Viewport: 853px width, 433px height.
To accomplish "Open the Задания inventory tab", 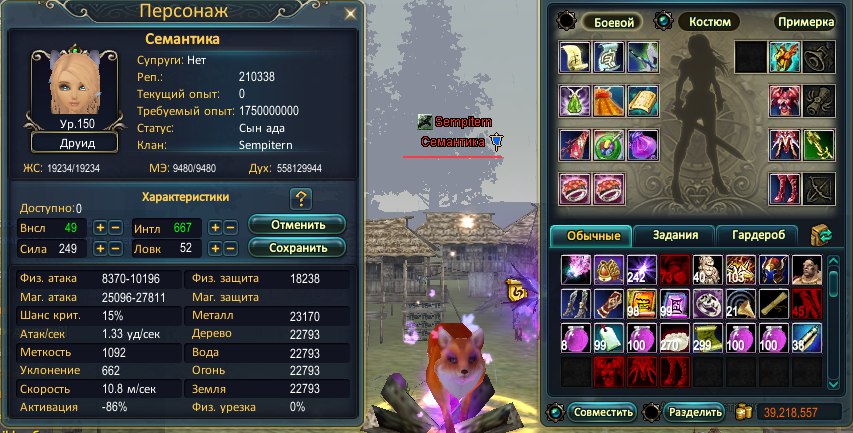I will [677, 236].
